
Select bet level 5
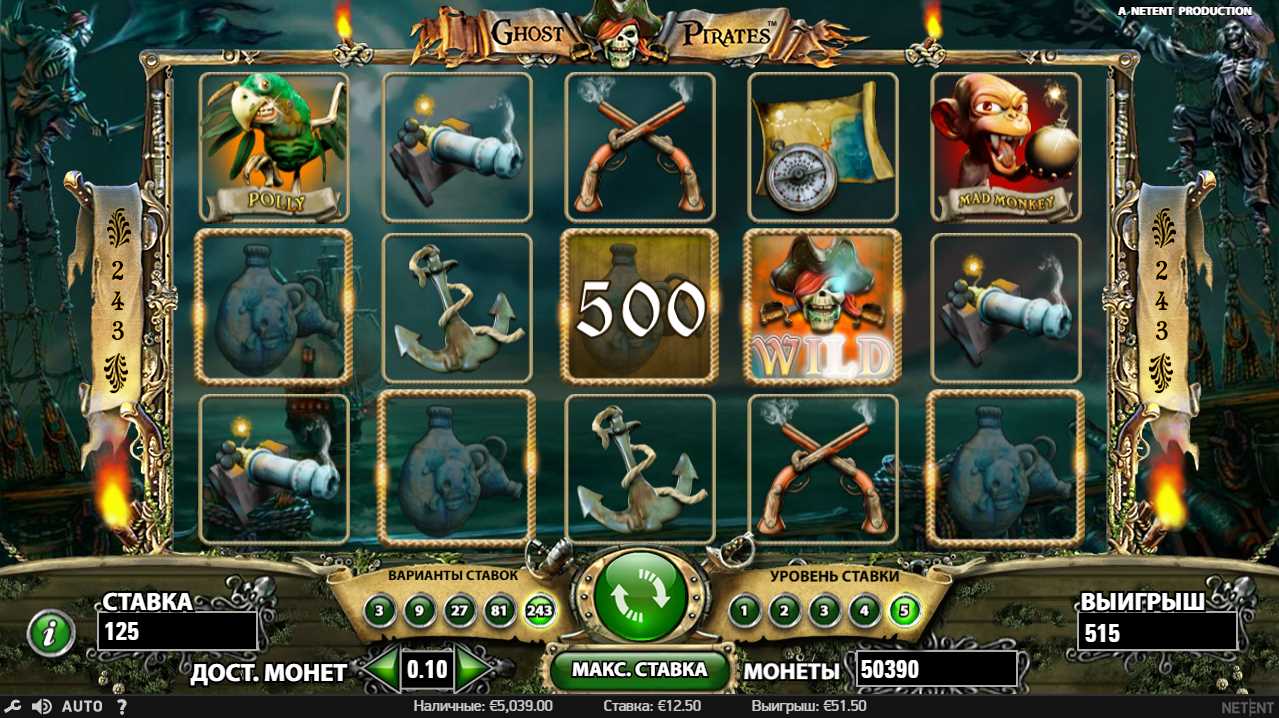pyautogui.click(x=905, y=609)
